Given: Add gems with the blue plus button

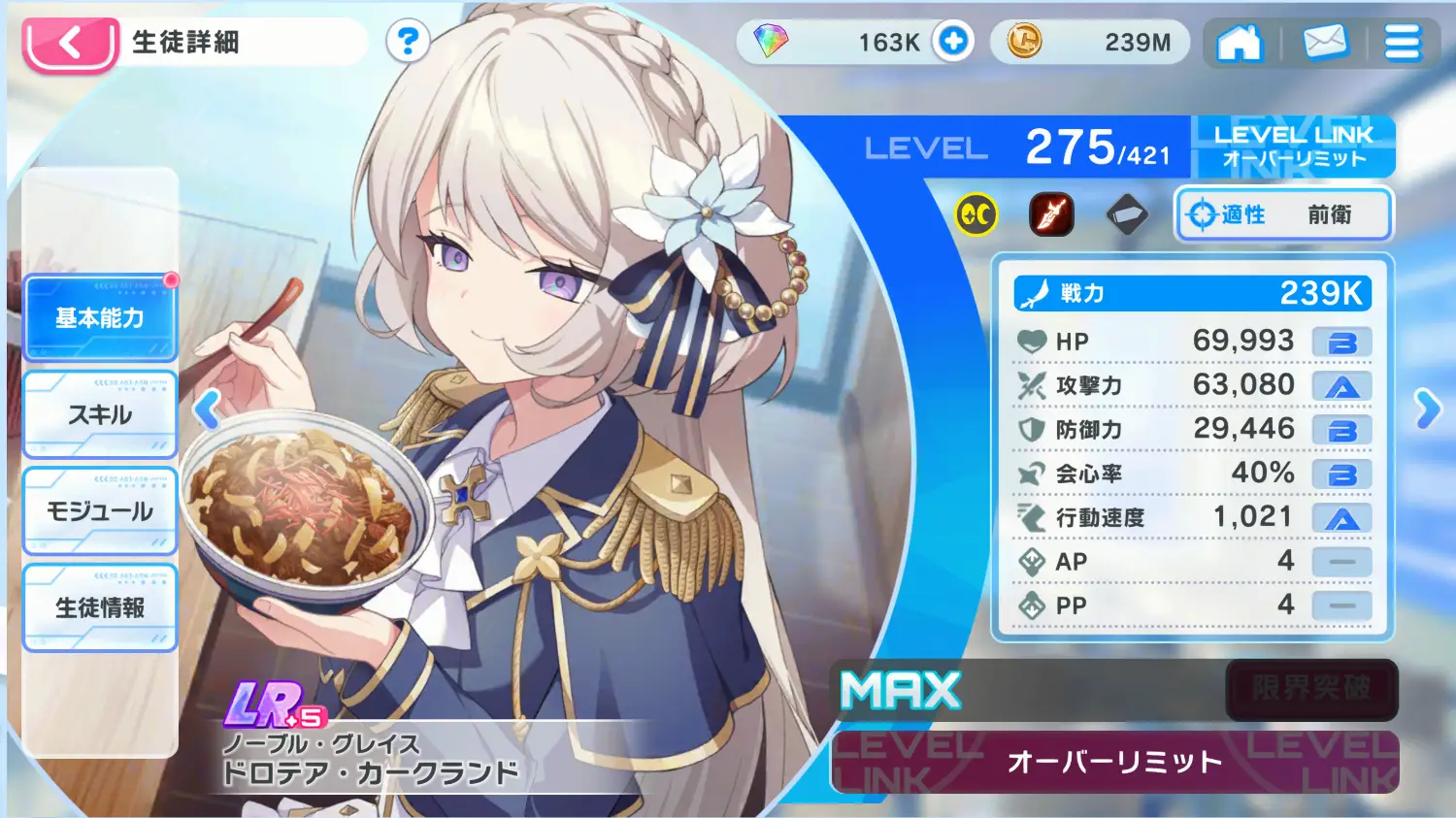Looking at the screenshot, I should point(953,42).
